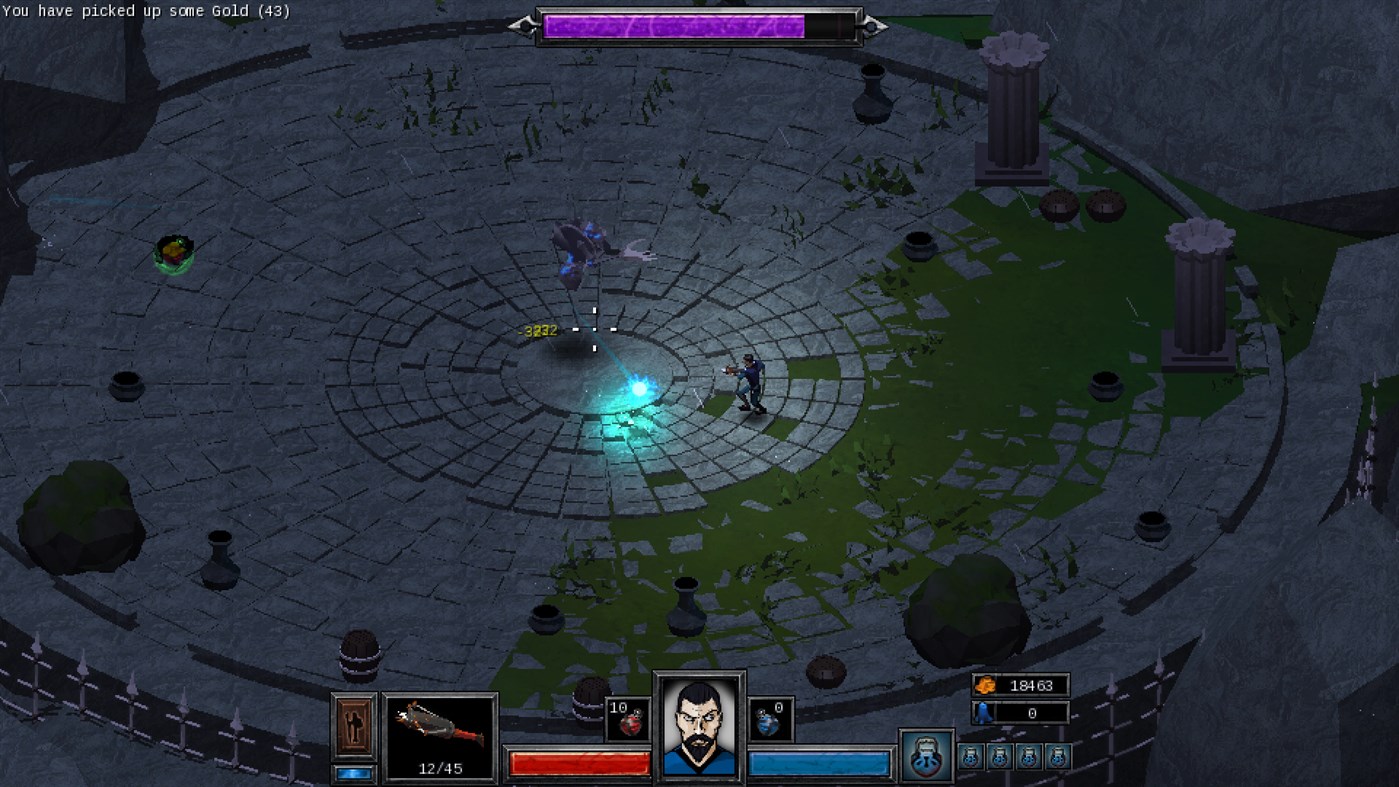This screenshot has height=787, width=1399.
Task: Click the blue mana bar
Action: coord(818,762)
